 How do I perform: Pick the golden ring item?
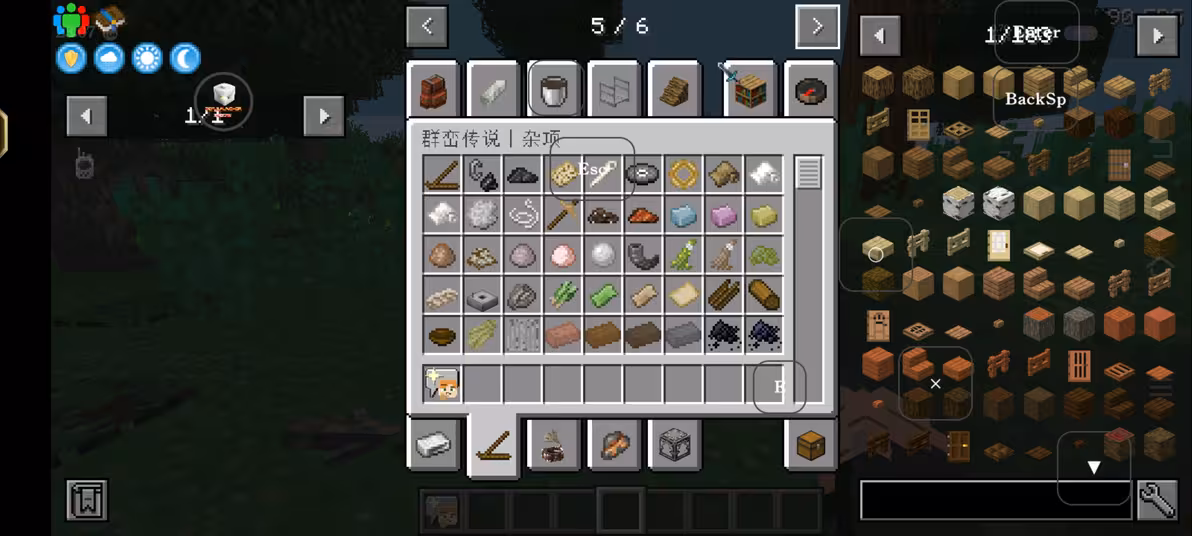(683, 174)
